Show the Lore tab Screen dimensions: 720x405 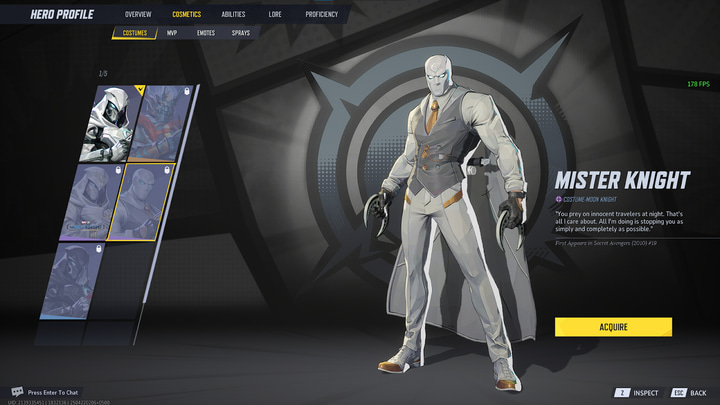click(275, 15)
